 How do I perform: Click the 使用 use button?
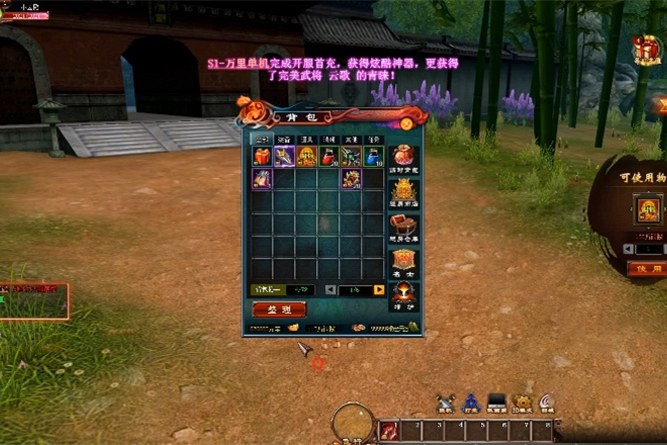pyautogui.click(x=644, y=268)
